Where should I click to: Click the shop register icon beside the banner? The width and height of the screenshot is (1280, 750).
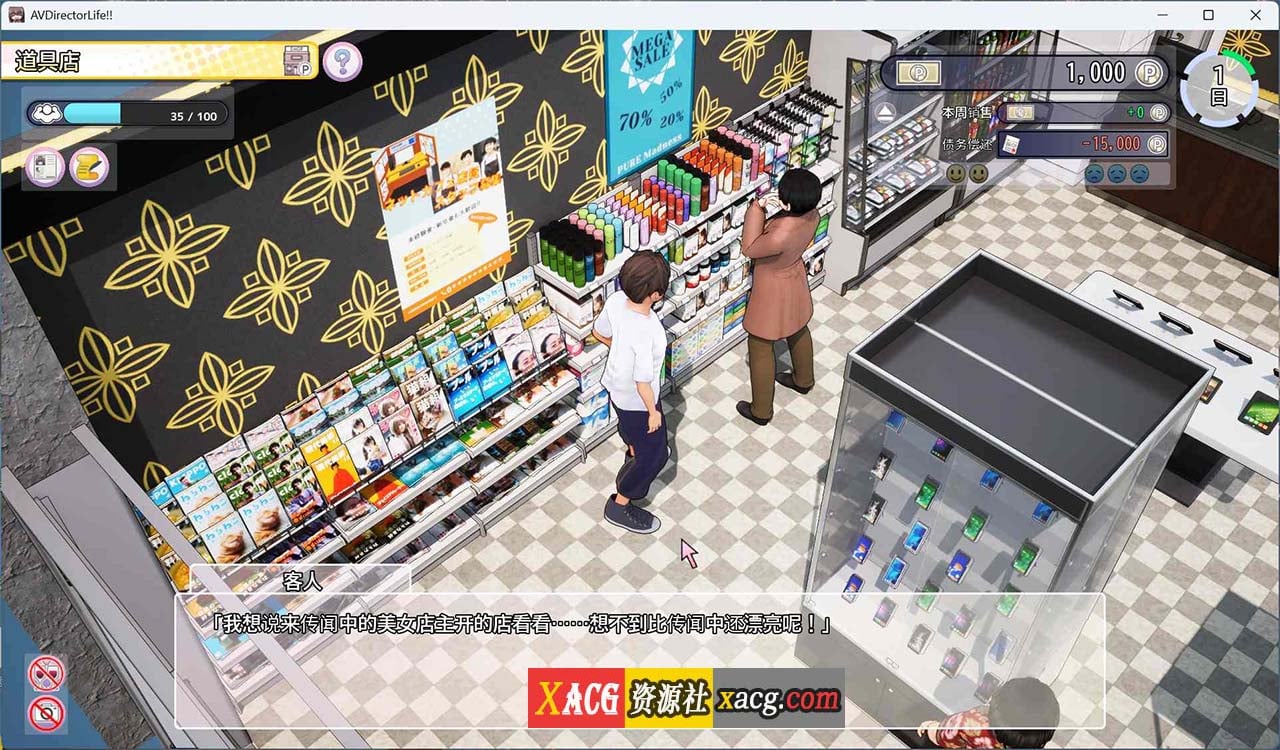[296, 60]
